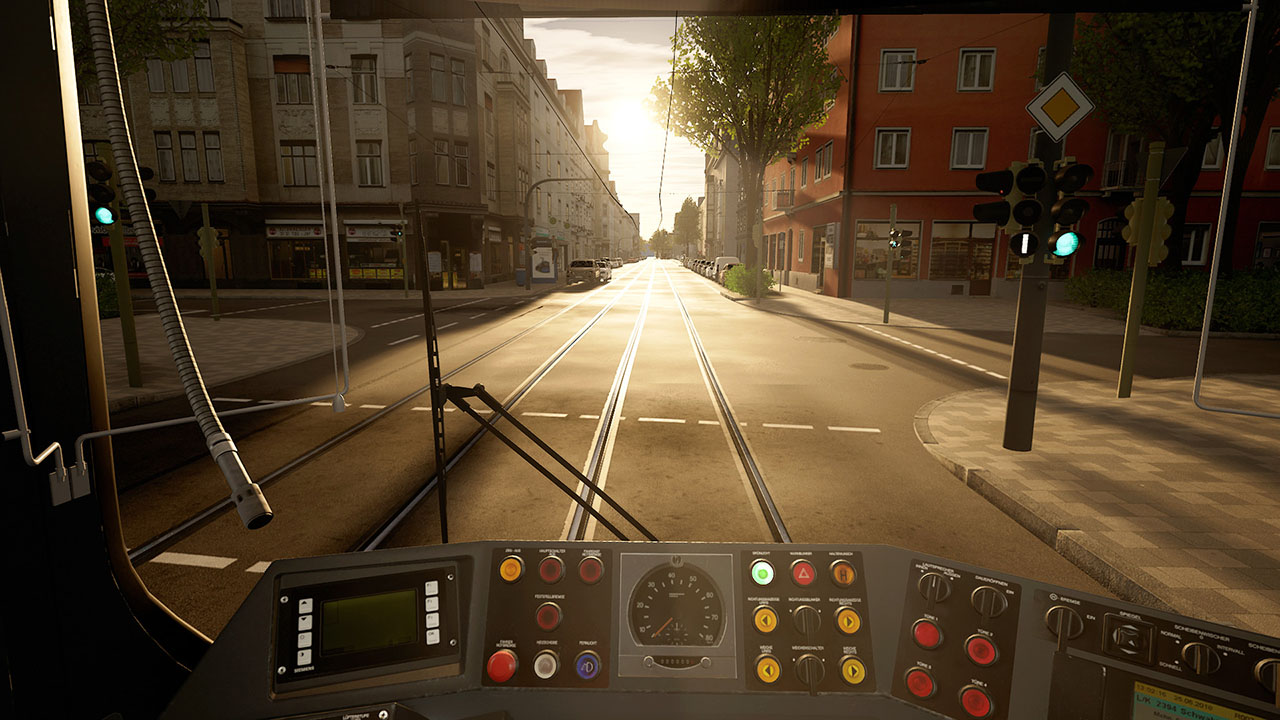Turn the Richtungsblinker rotary knob

pos(807,620)
